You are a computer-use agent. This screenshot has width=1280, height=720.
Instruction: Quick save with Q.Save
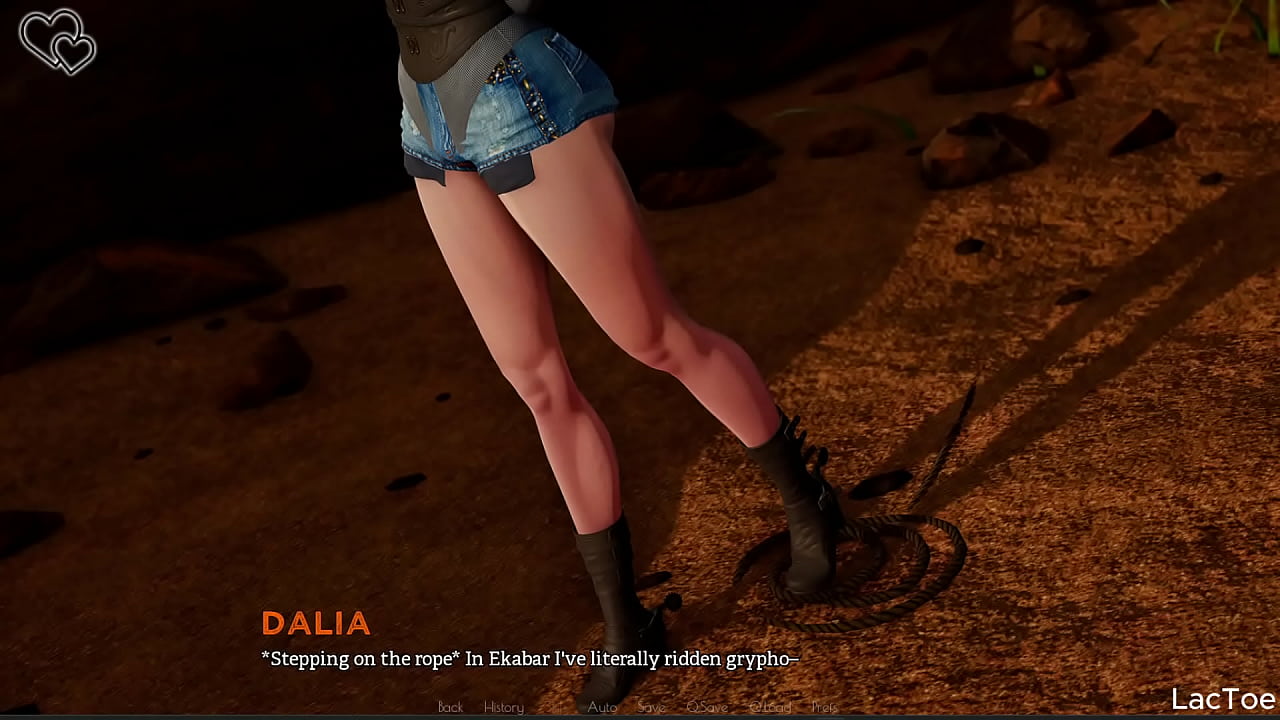coord(707,707)
